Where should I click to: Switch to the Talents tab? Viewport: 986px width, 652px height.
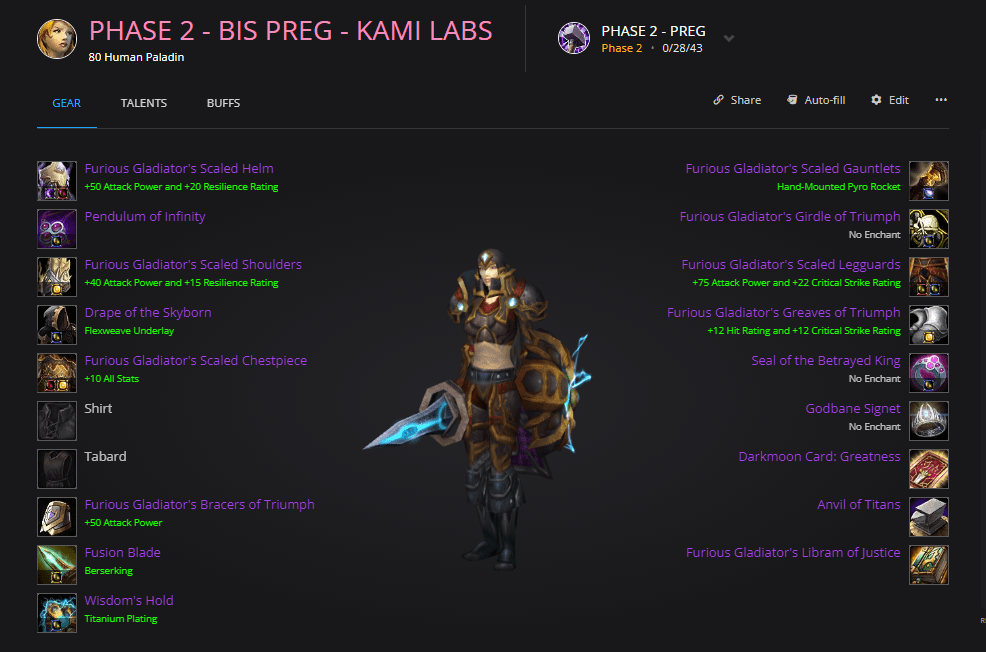143,103
